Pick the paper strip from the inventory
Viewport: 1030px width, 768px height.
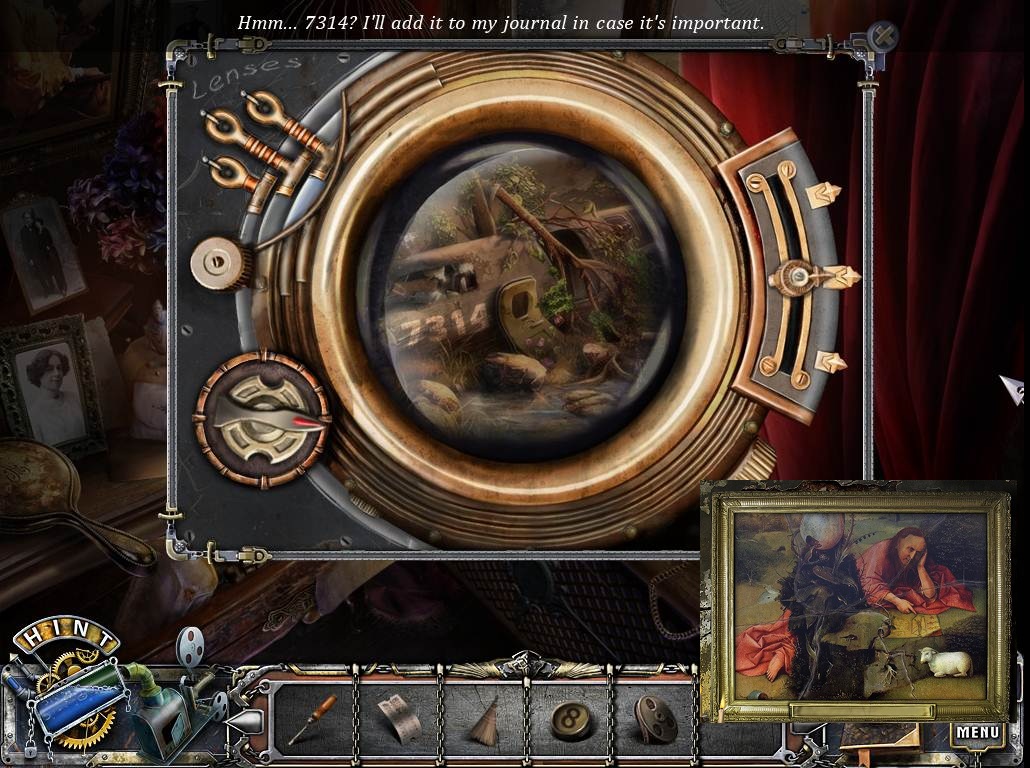397,720
